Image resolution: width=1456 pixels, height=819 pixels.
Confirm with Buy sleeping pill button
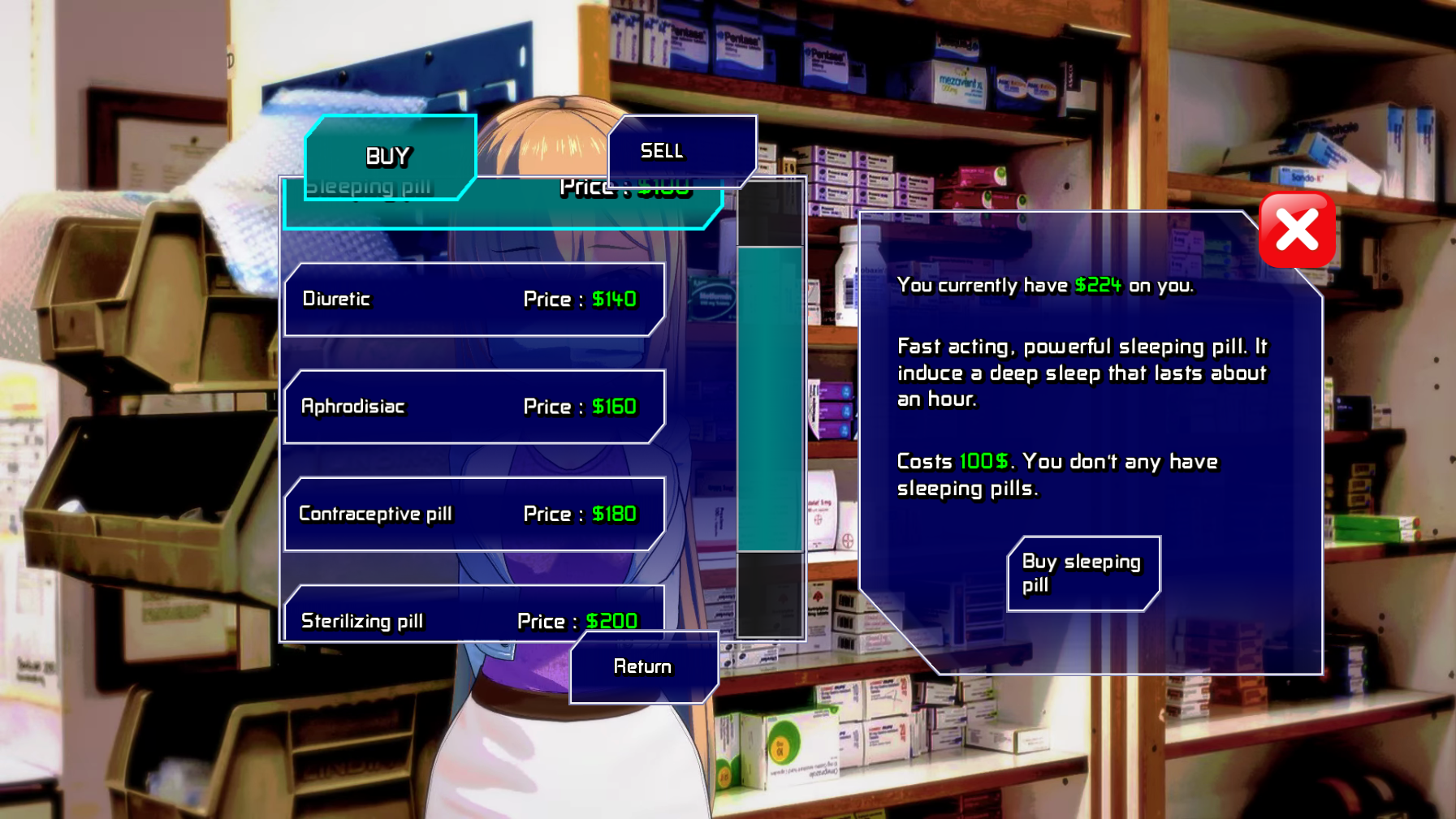(x=1082, y=573)
